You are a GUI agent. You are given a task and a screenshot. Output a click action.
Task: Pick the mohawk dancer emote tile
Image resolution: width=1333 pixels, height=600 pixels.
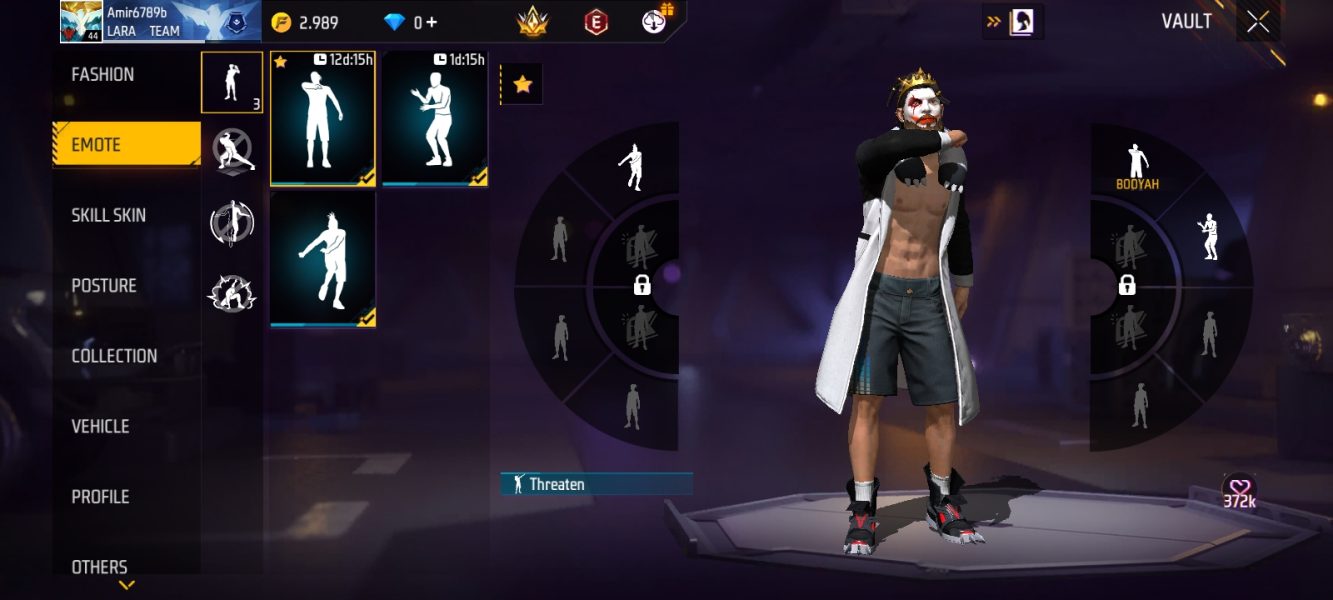323,260
